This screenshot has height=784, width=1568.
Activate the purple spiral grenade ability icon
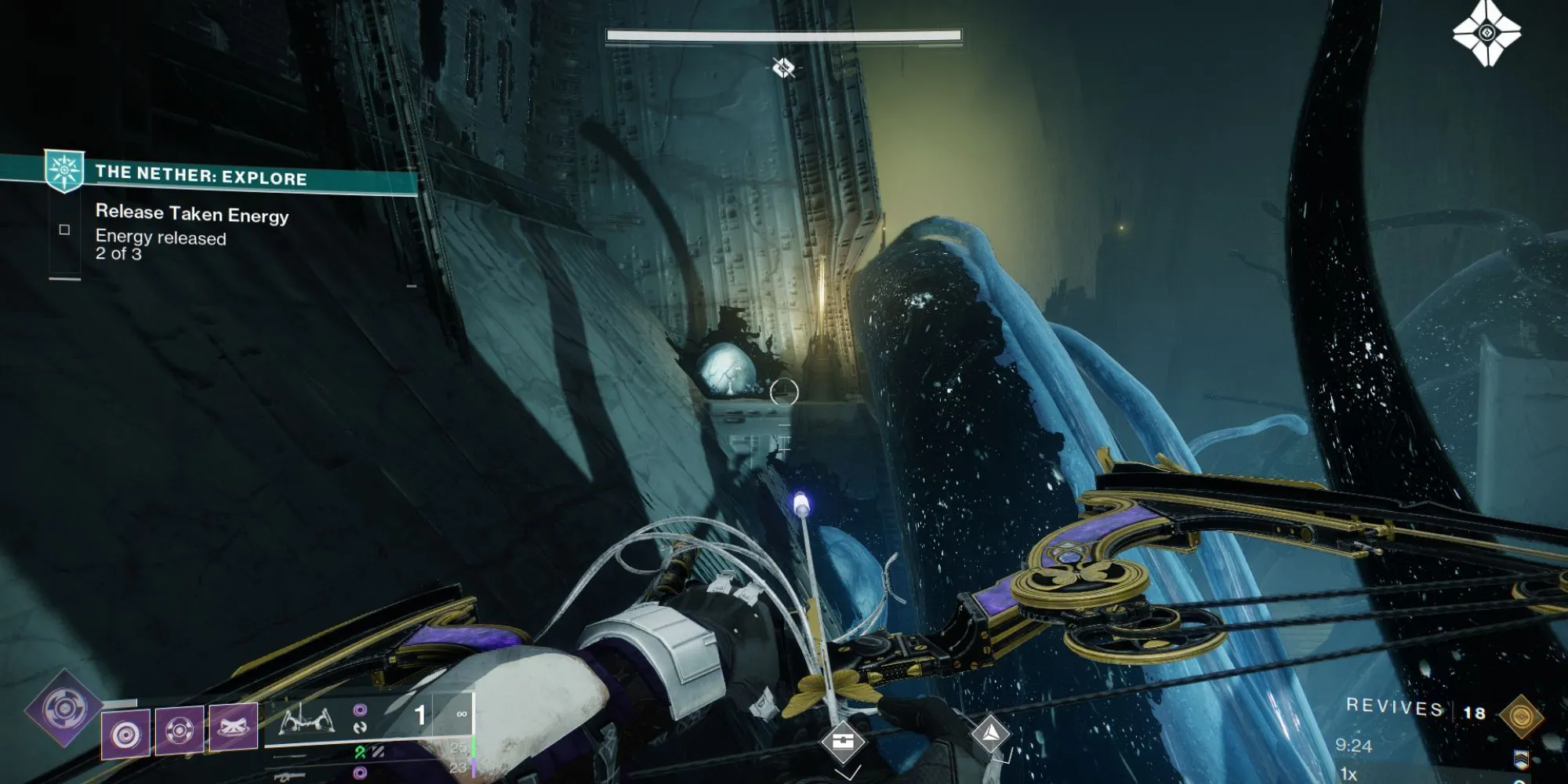(126, 734)
